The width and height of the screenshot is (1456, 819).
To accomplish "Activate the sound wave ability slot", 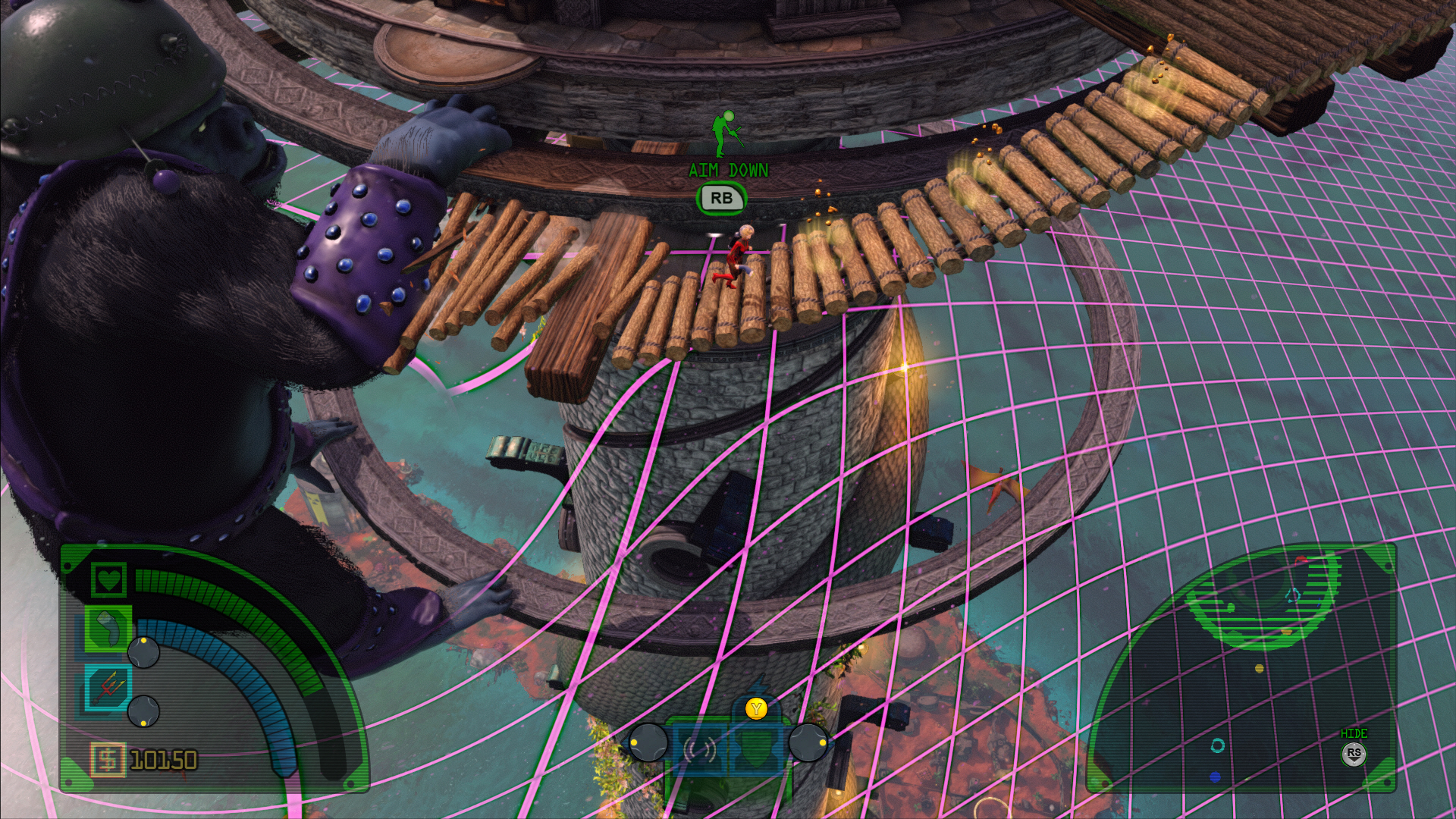I will (699, 751).
